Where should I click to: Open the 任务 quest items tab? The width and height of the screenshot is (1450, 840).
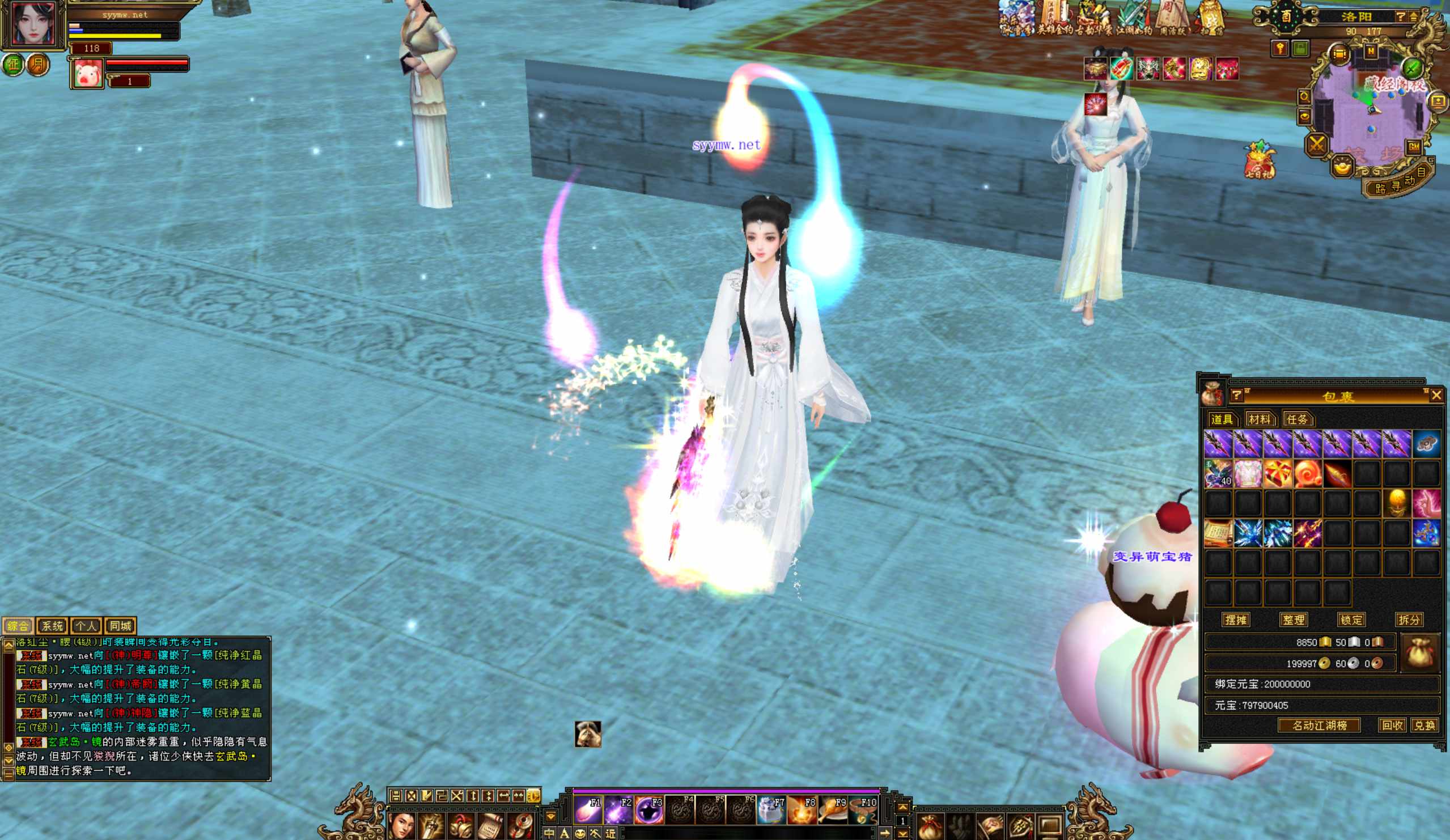pyautogui.click(x=1297, y=419)
